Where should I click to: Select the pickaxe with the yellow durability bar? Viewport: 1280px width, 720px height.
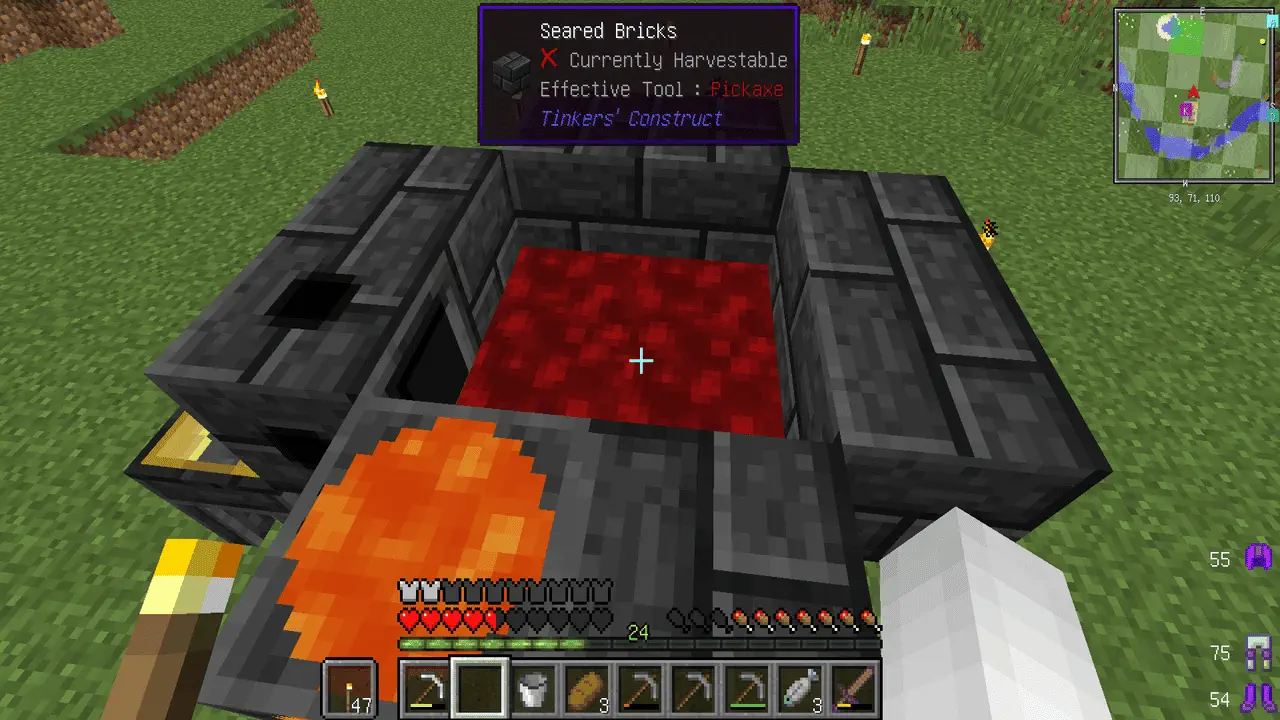tap(426, 689)
